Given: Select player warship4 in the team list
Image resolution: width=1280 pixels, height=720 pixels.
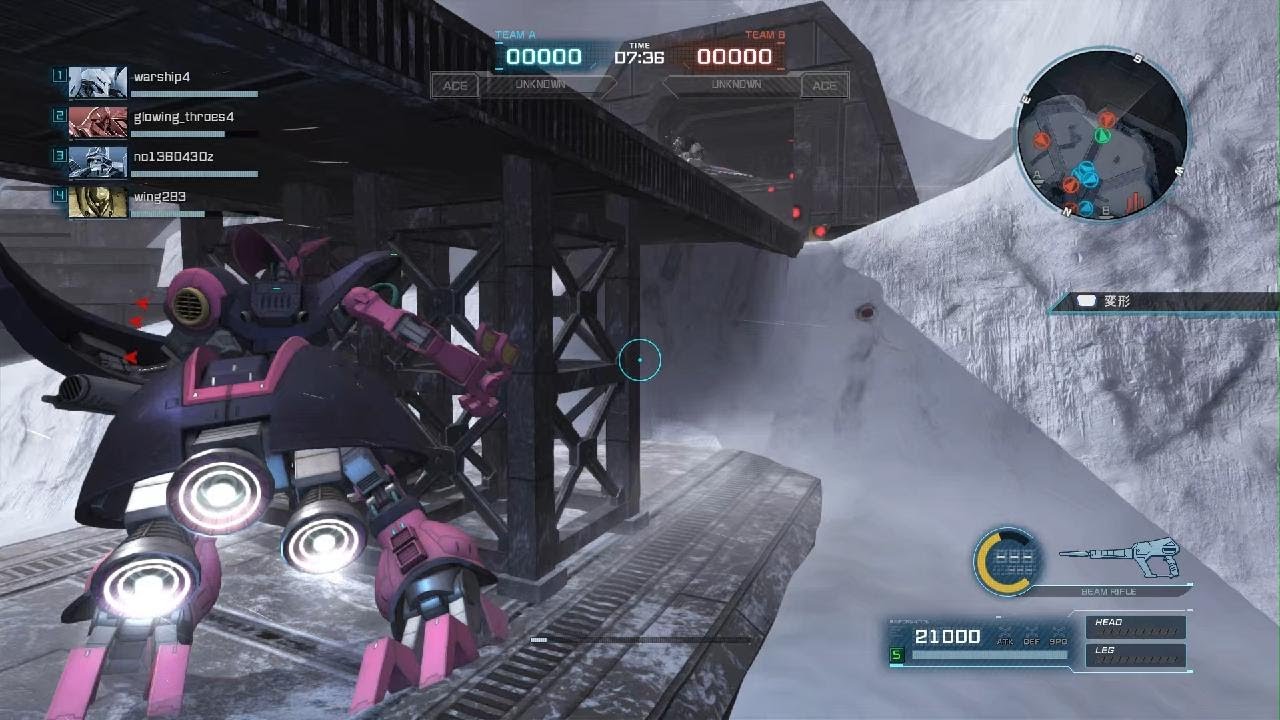Looking at the screenshot, I should (162, 77).
